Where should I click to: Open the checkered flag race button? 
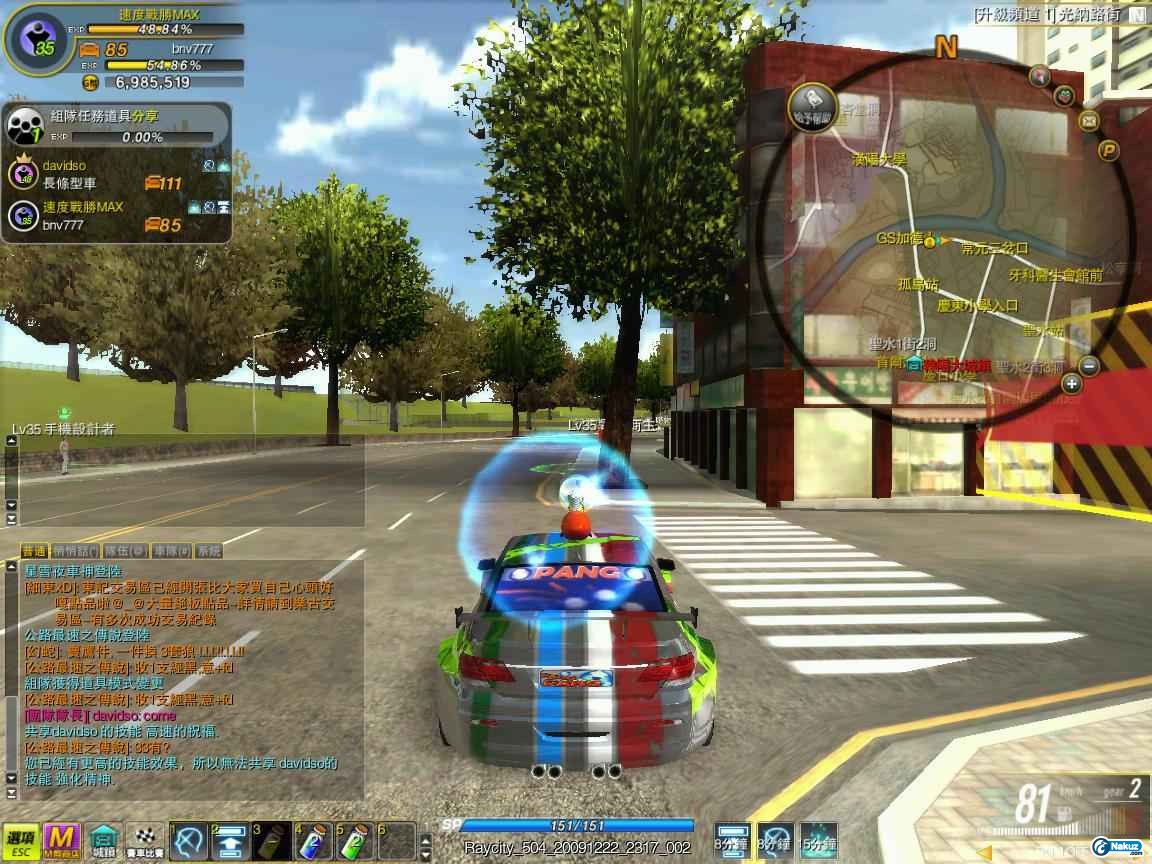tap(145, 842)
